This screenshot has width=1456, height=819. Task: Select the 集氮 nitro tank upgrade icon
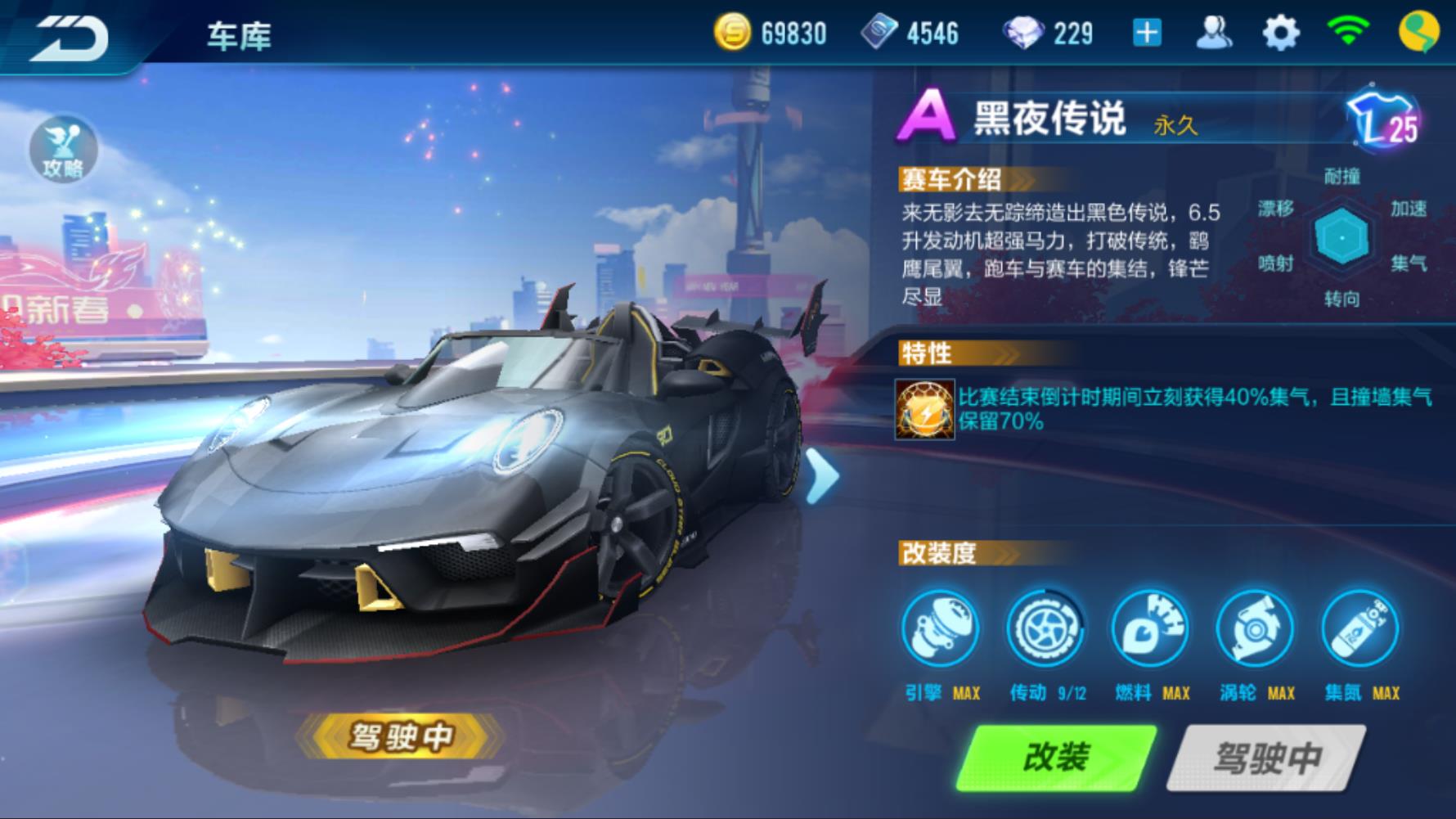coord(1359,628)
